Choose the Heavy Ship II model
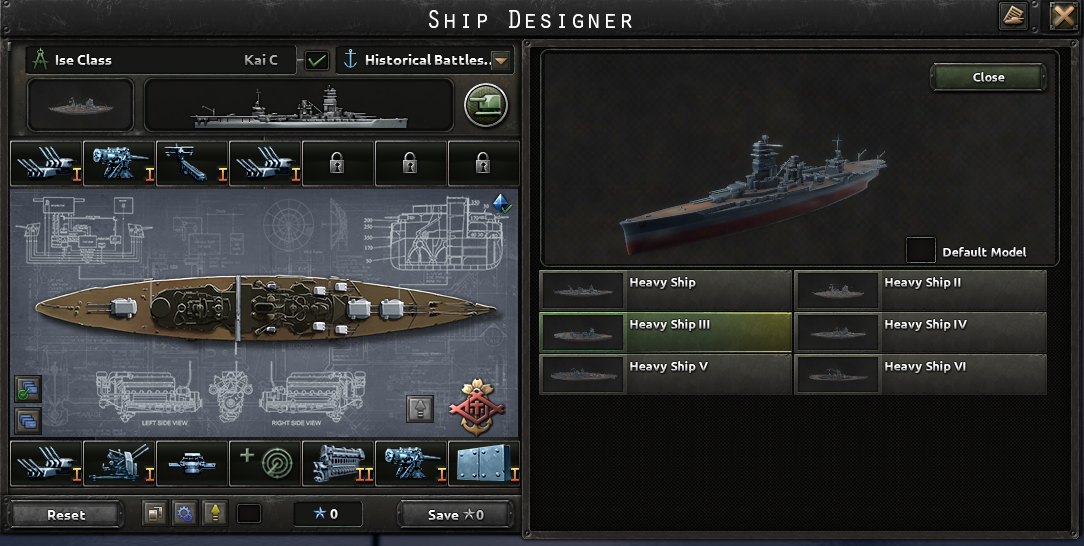This screenshot has height=546, width=1084. coord(920,289)
